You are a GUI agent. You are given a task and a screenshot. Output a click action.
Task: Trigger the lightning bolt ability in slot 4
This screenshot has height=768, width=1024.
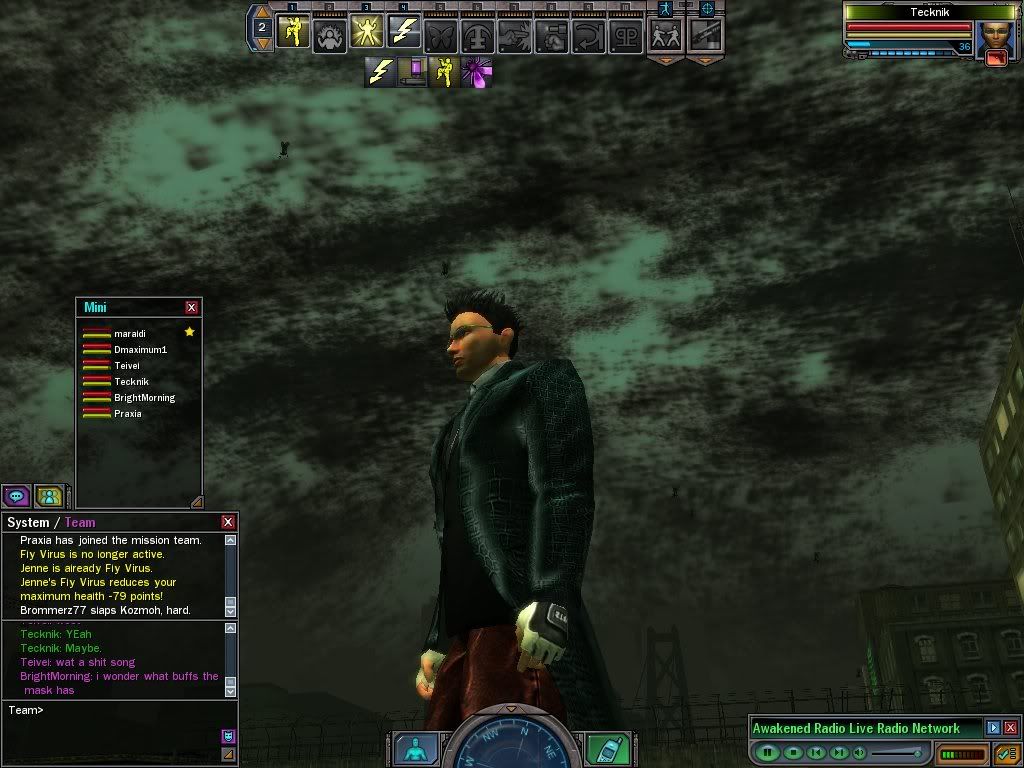click(x=403, y=34)
